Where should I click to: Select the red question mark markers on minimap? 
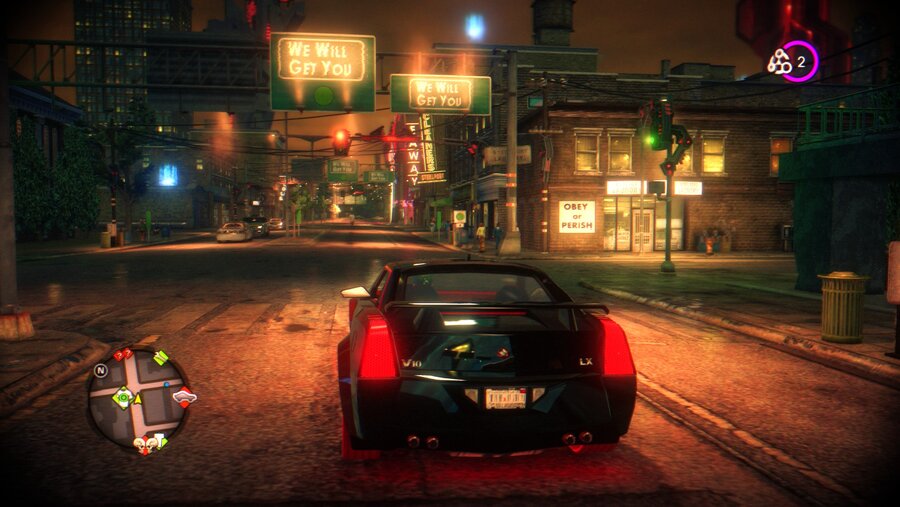point(123,354)
